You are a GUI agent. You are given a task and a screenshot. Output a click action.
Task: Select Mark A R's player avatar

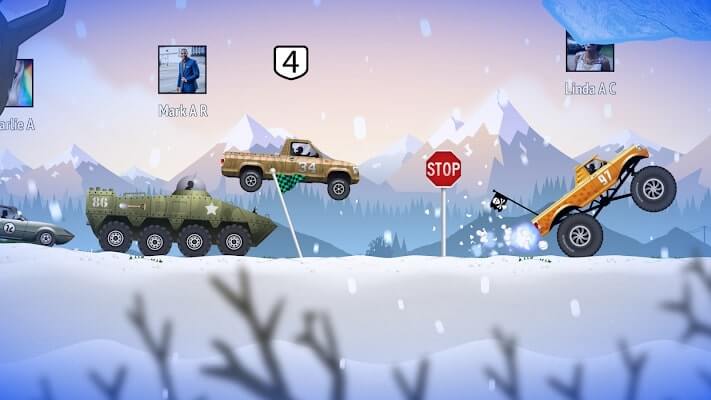[x=182, y=70]
